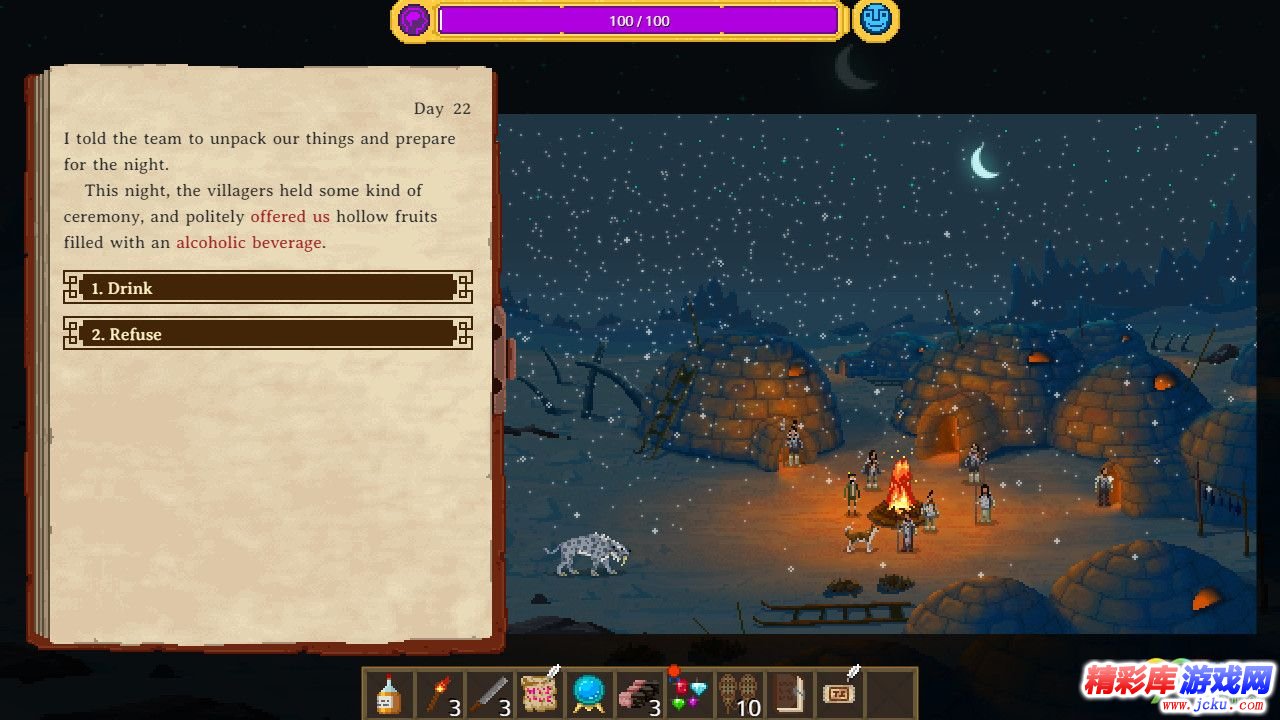Pick the snowshoes inventory slot

(740, 694)
